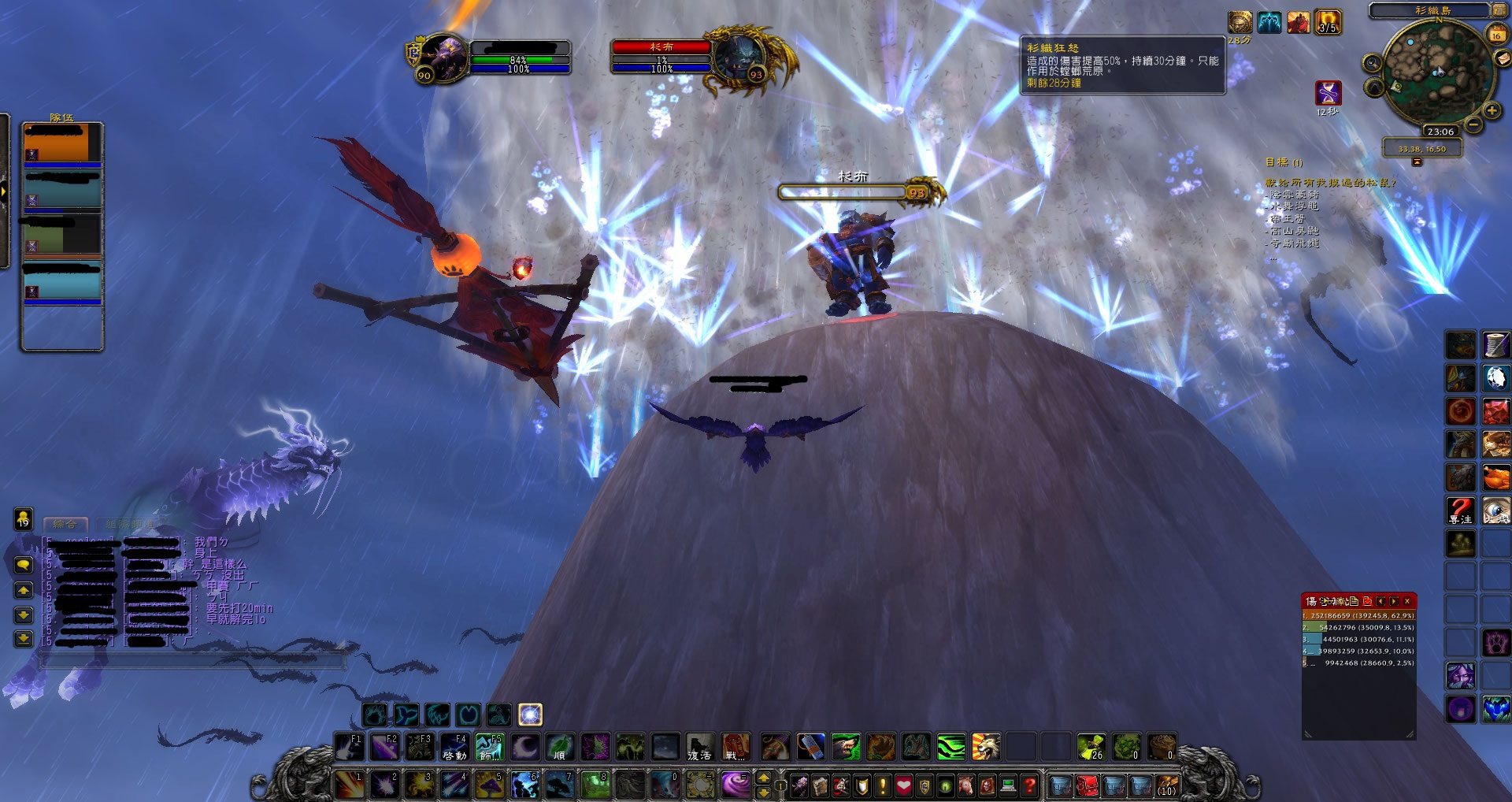1512x802 pixels.
Task: Open the red question mark help menu
Action: 1028,785
